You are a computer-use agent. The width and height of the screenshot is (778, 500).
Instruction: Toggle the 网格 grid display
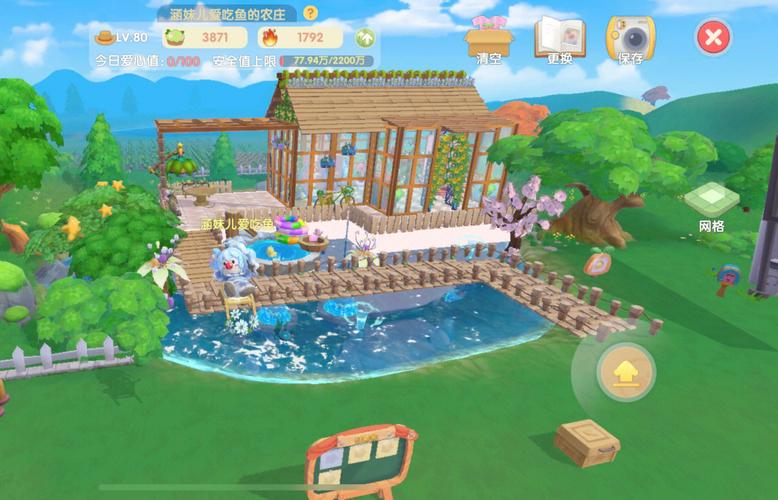[x=711, y=204]
